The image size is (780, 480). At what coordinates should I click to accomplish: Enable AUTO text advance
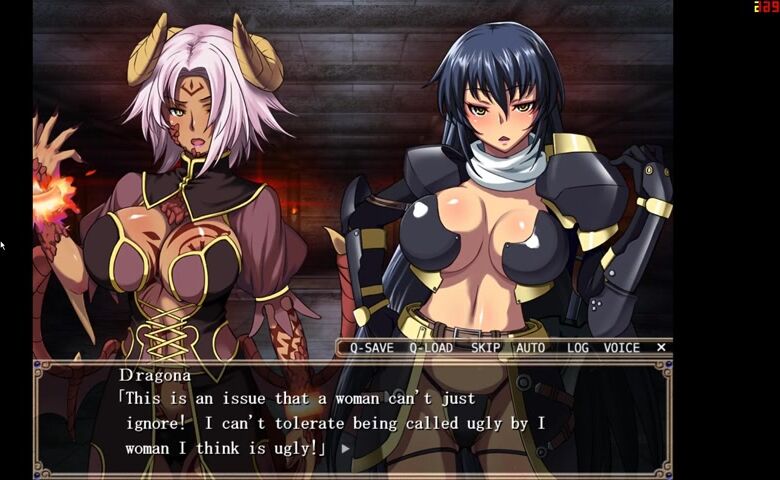(x=530, y=348)
